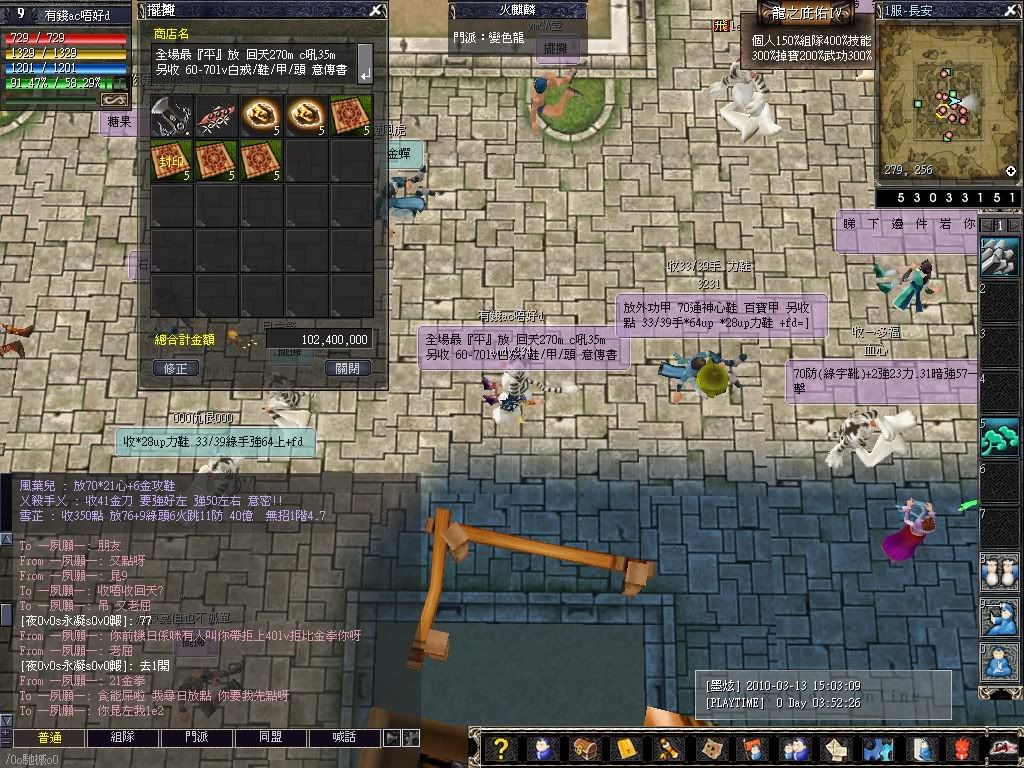Select the red blade weapon stall slot

(x=215, y=116)
